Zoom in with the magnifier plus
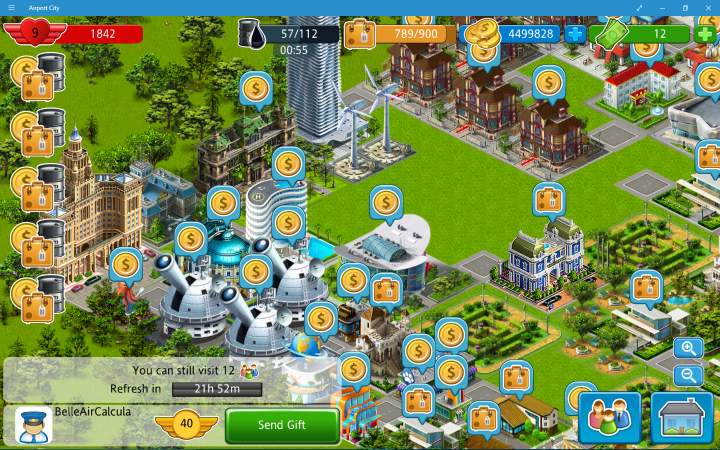This screenshot has height=450, width=720. [687, 348]
